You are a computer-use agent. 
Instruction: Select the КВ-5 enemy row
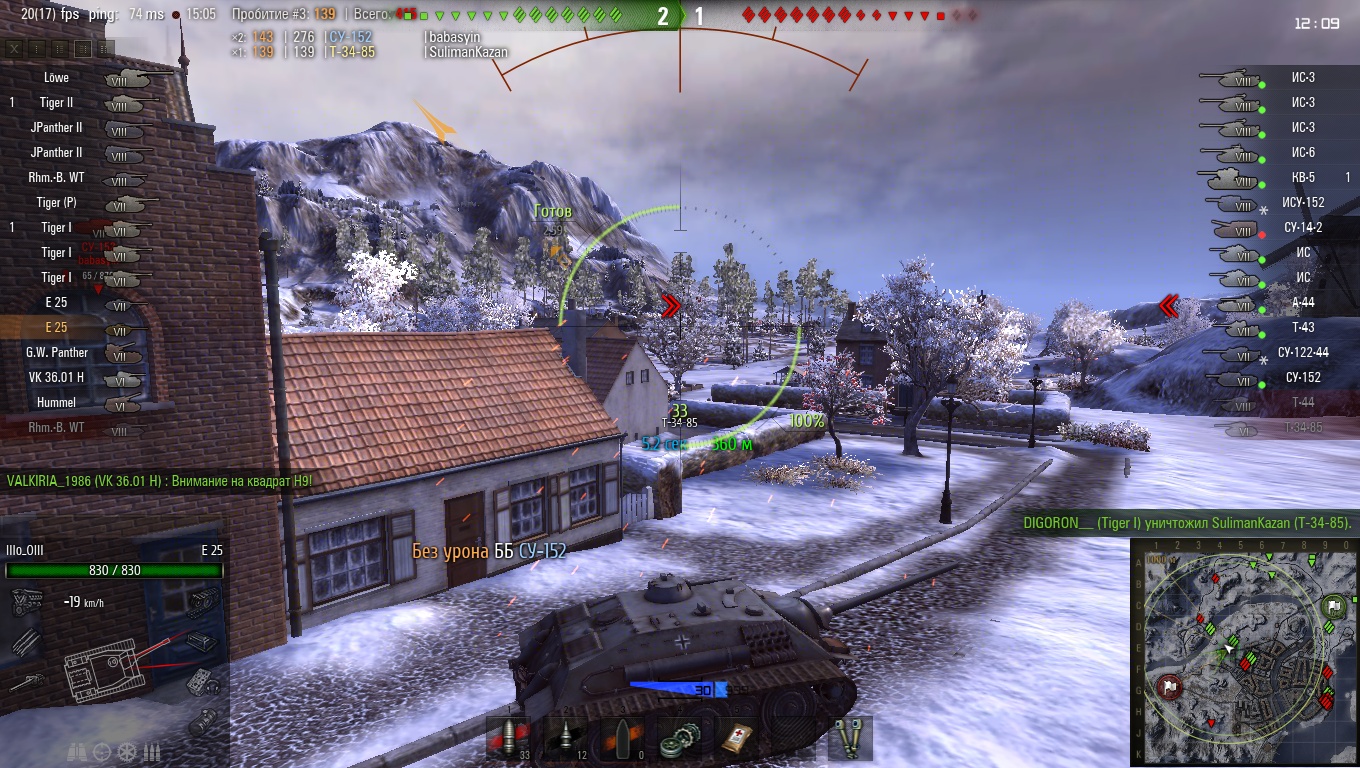1302,177
